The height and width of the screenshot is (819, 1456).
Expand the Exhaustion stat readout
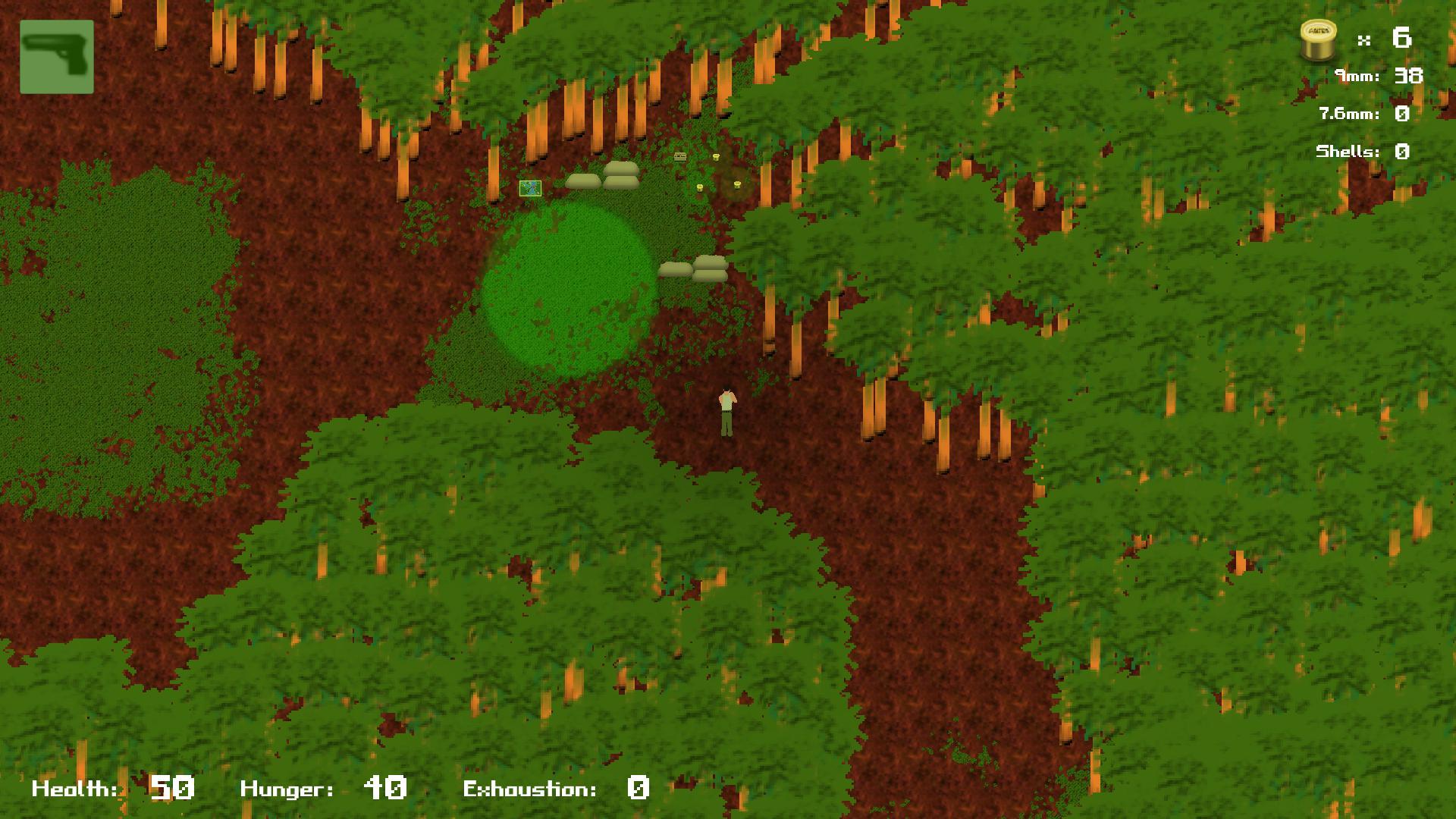coord(531,788)
